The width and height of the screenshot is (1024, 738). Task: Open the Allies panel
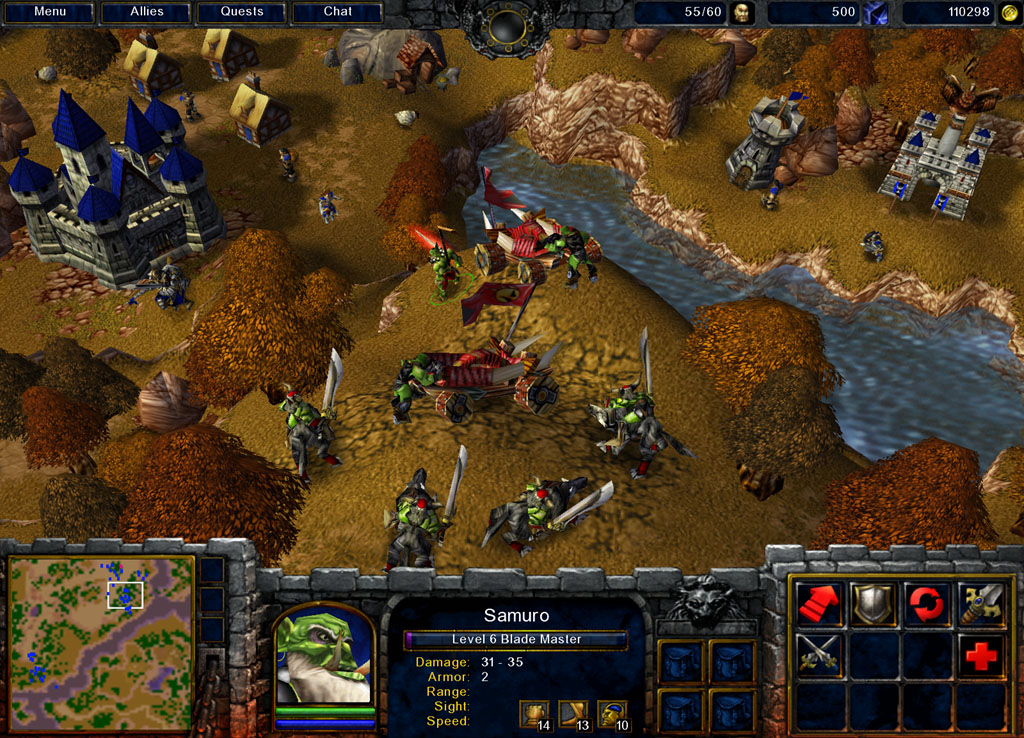[146, 12]
